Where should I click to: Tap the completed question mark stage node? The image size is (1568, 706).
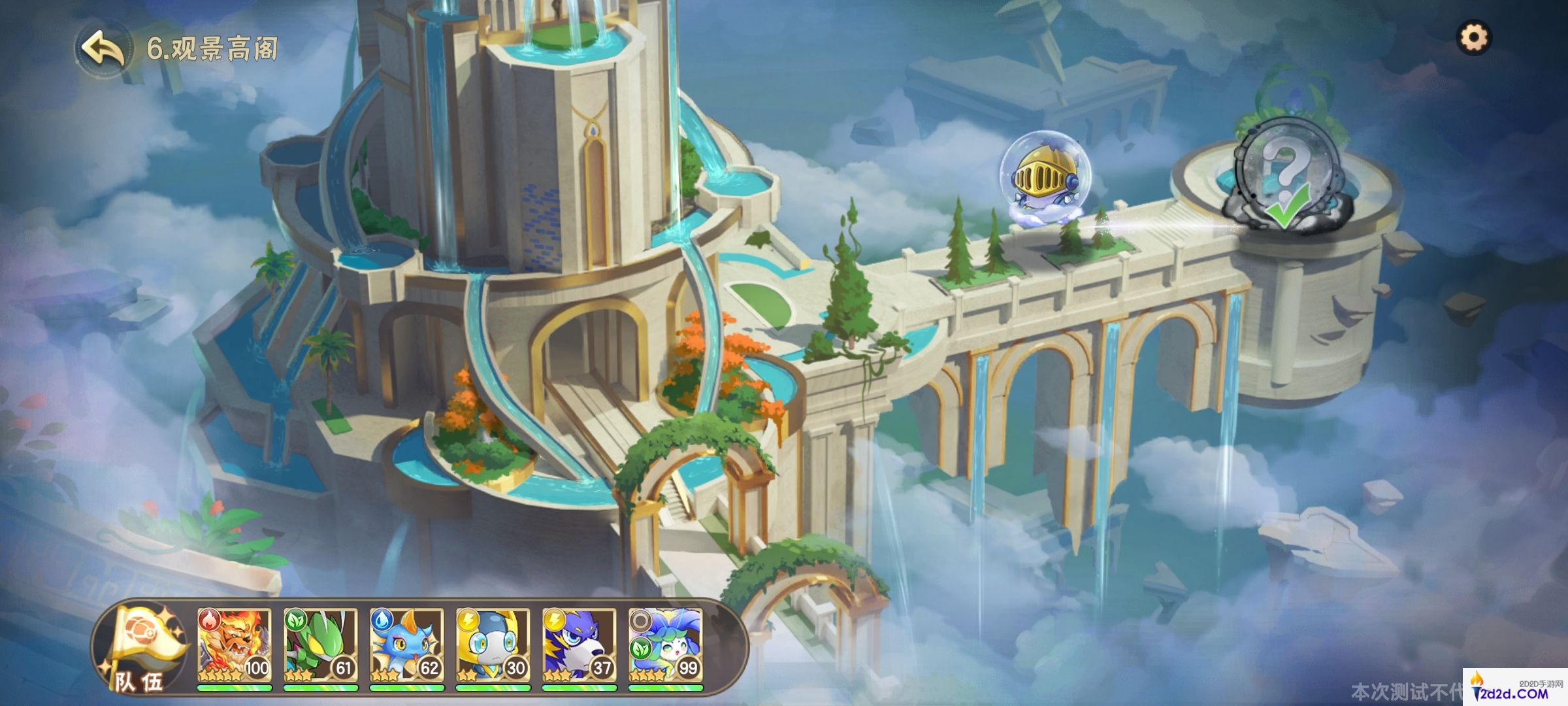1284,176
